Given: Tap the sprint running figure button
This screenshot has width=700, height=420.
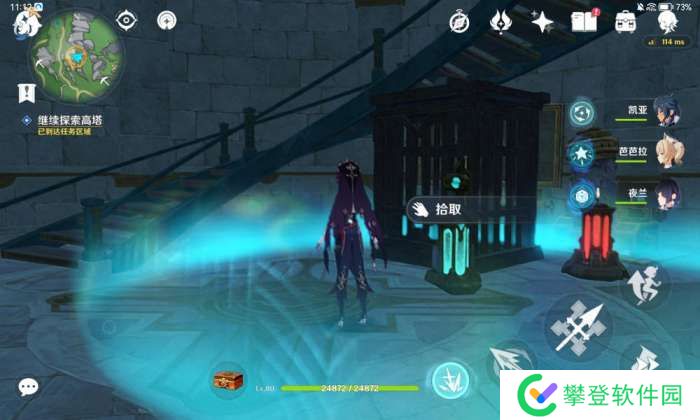Looking at the screenshot, I should point(644,283).
